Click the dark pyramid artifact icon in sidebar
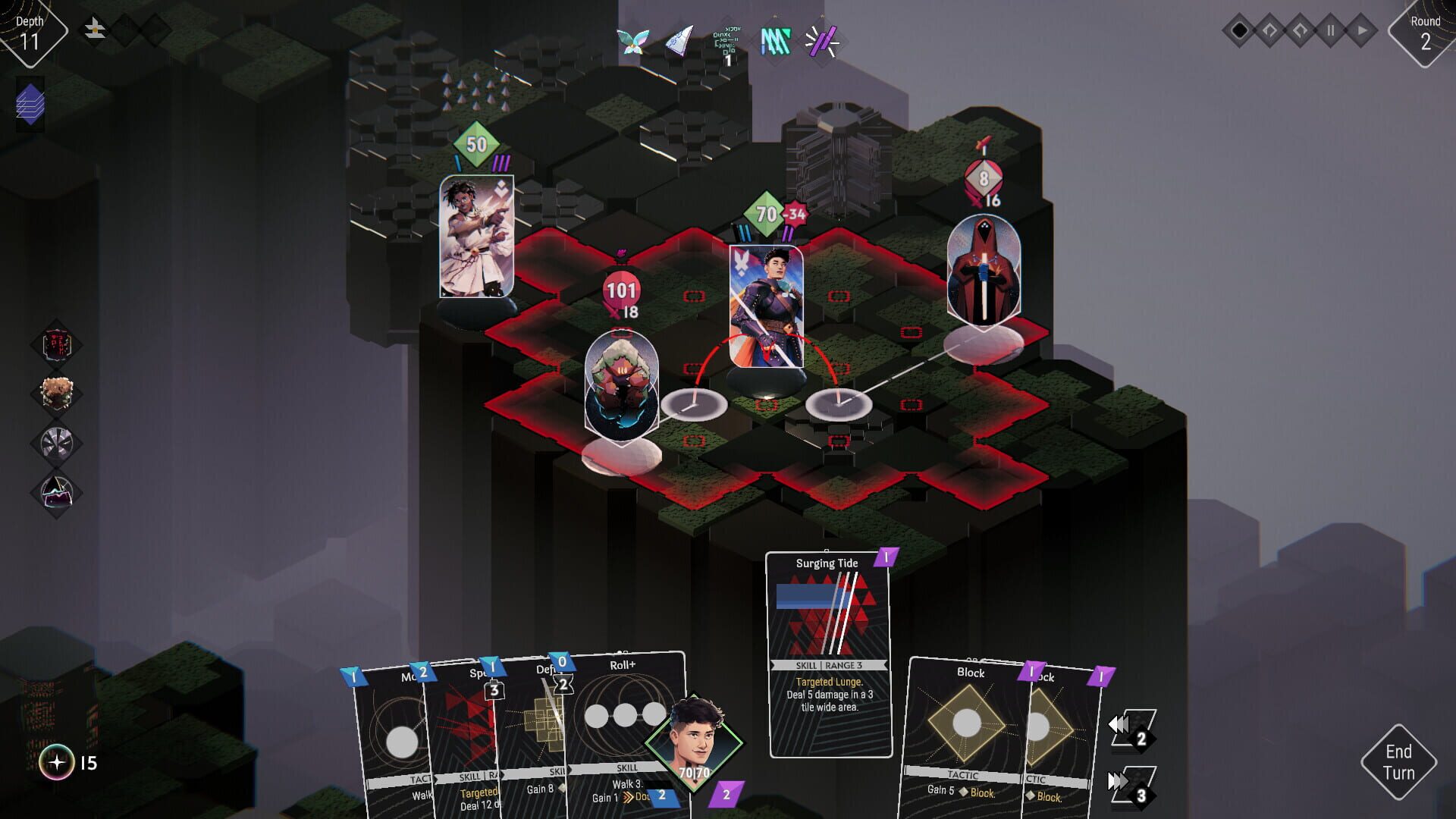 (59, 486)
